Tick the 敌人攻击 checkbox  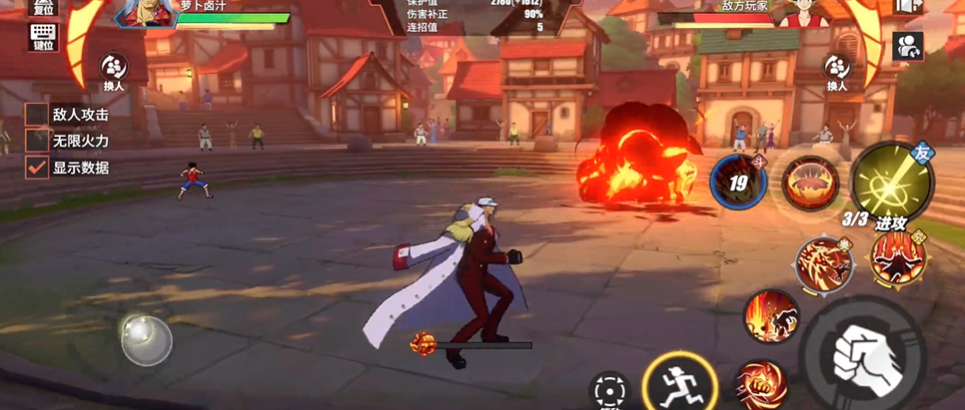point(36,116)
